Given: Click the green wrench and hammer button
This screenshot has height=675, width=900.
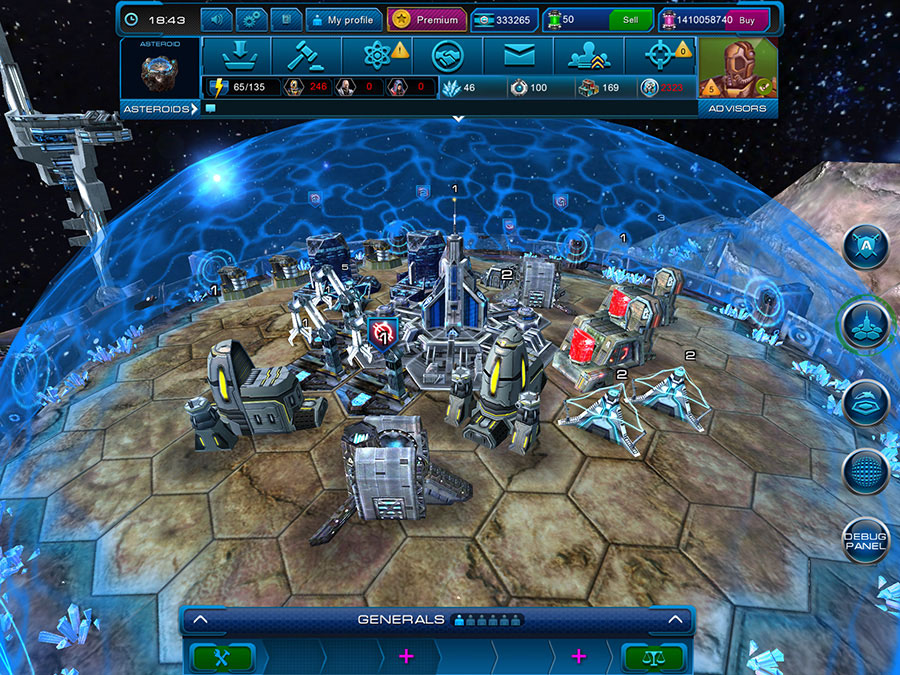Looking at the screenshot, I should [x=223, y=657].
